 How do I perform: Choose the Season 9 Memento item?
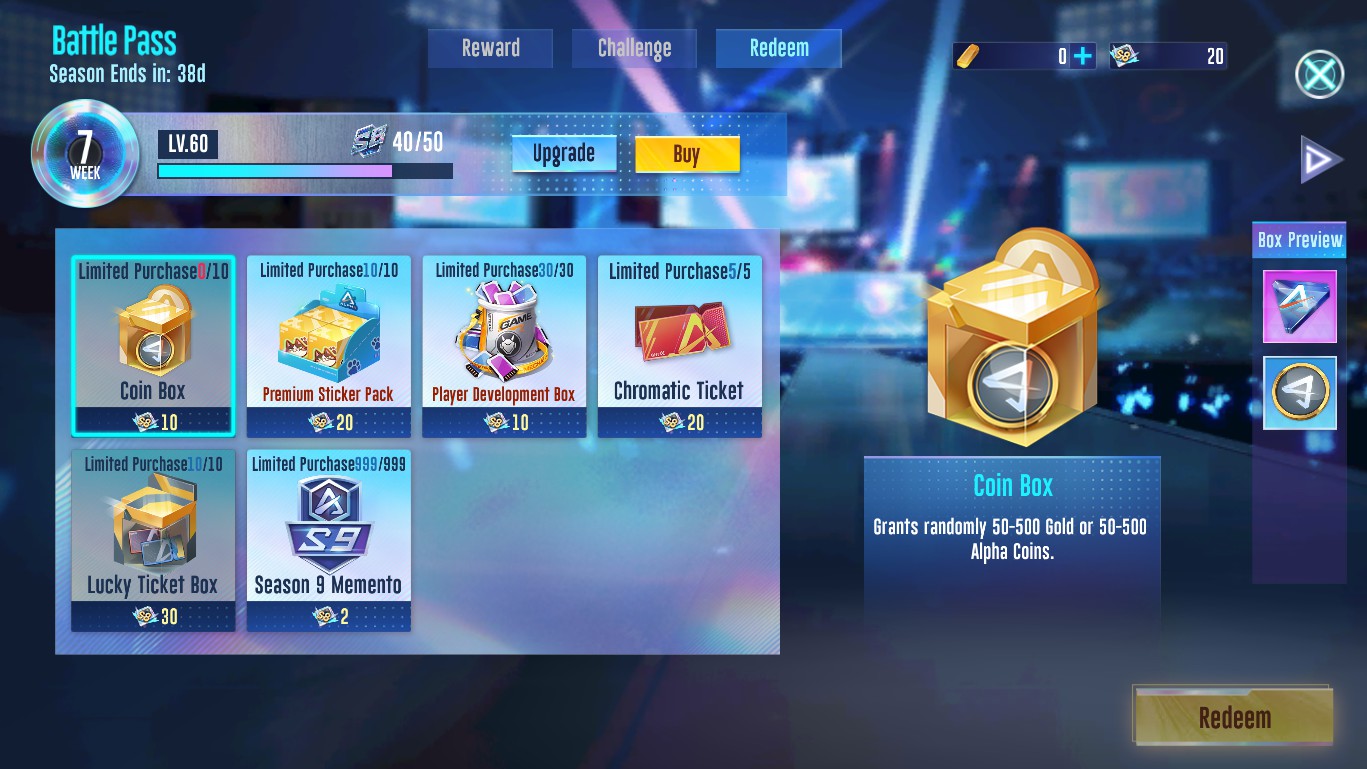tap(328, 540)
